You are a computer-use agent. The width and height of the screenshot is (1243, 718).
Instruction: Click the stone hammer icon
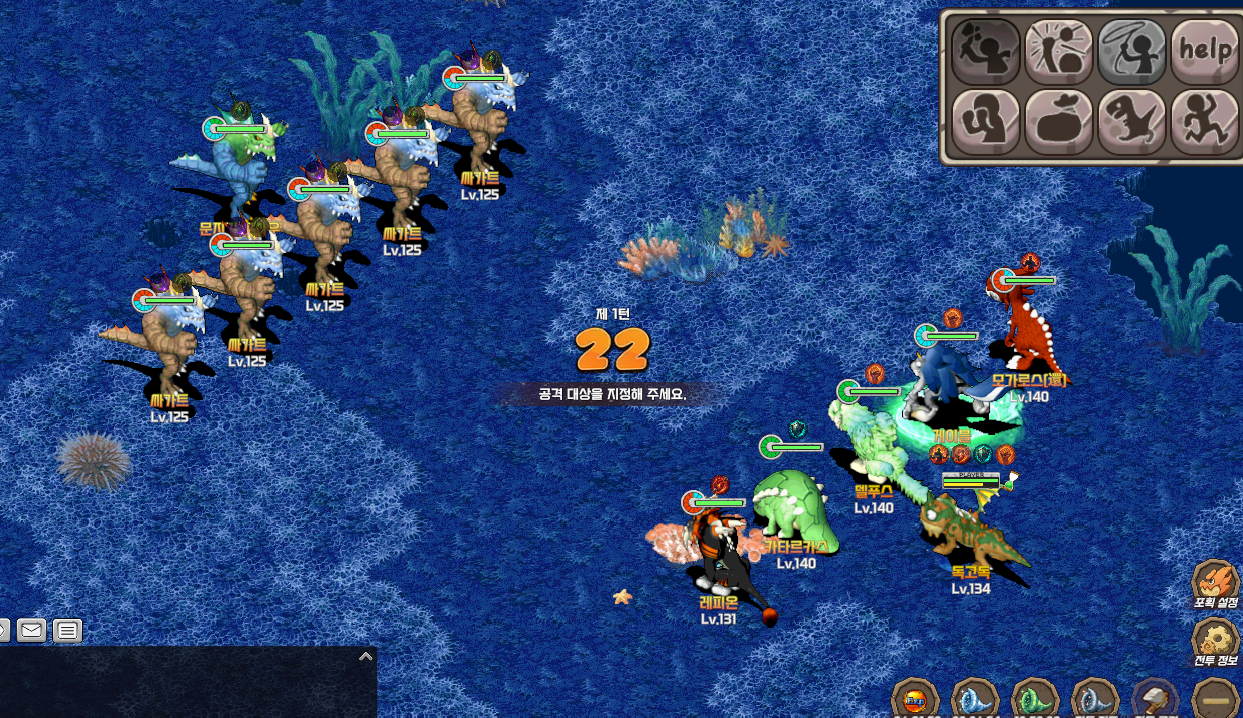coord(1155,698)
